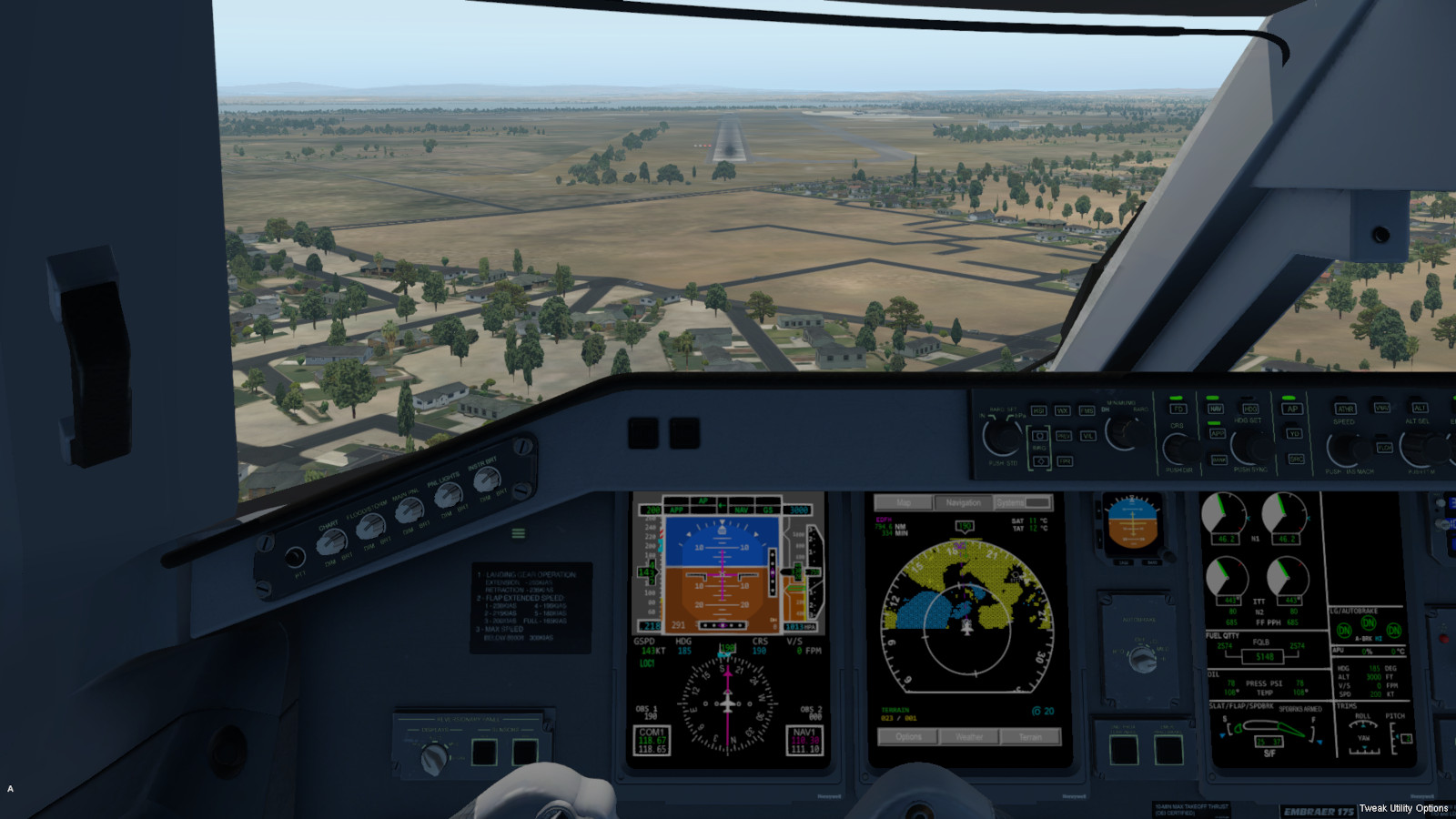Toggle the MFD Terrain overlay button
Viewport: 1456px width, 819px height.
pos(1030,736)
